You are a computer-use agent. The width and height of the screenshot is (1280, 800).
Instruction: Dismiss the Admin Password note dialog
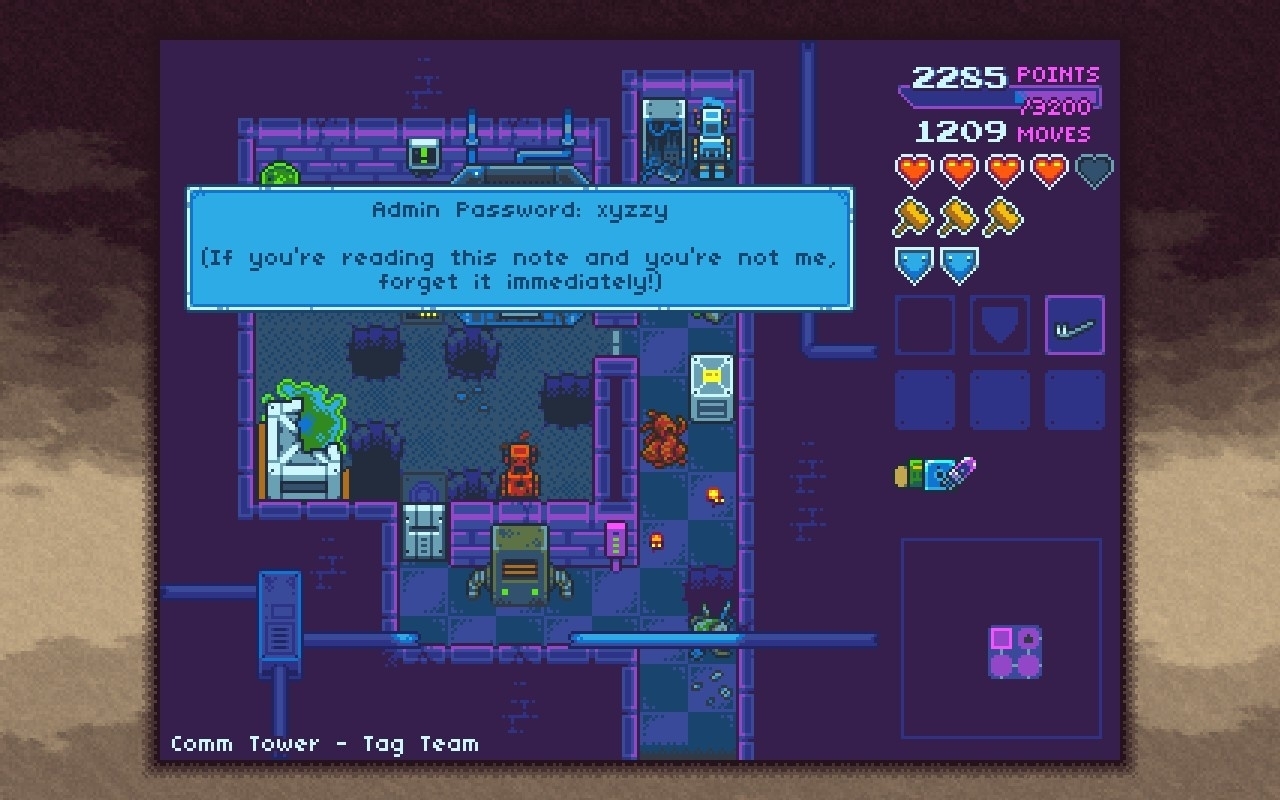pyautogui.click(x=520, y=247)
